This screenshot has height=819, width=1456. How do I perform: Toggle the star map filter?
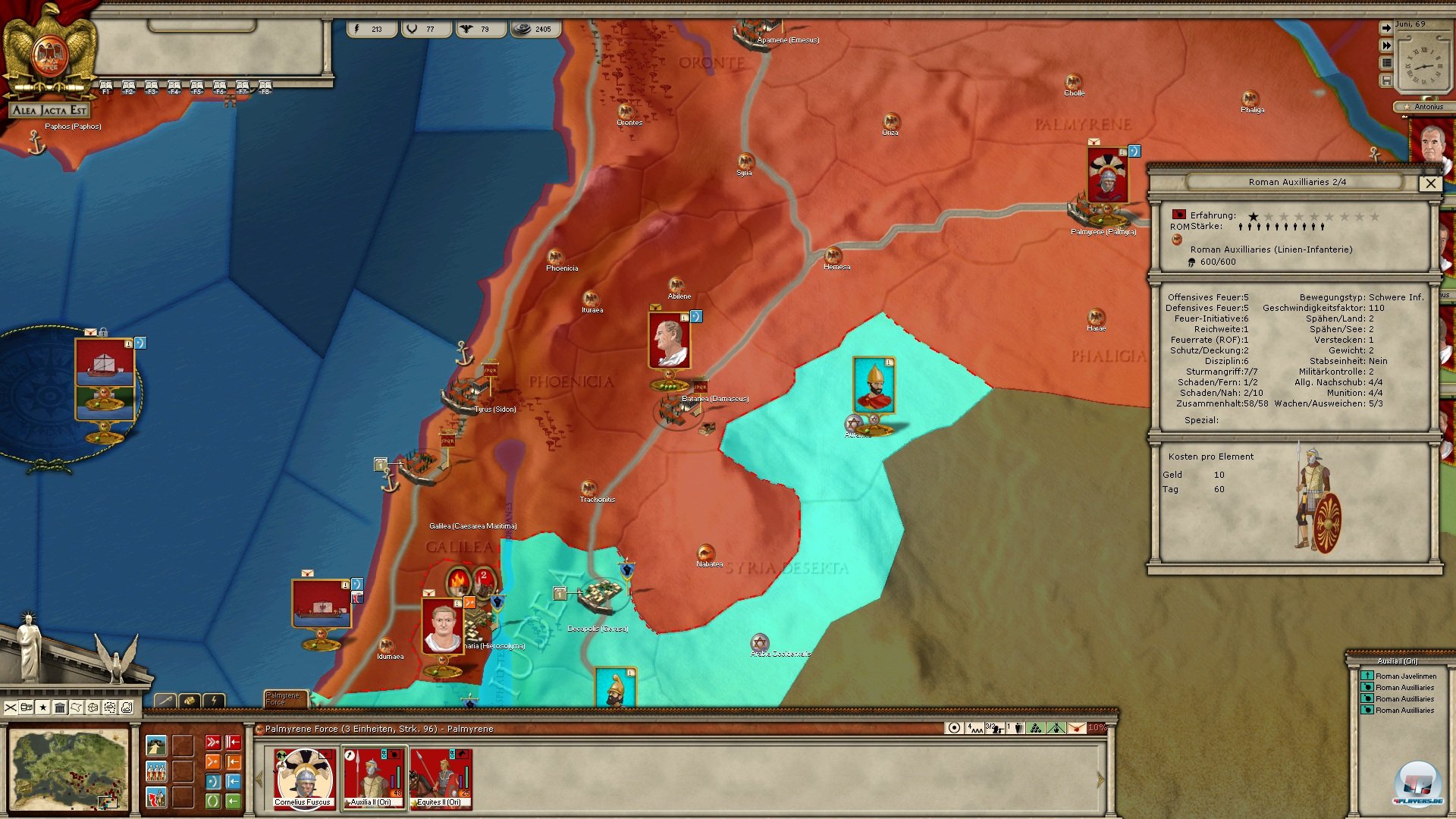pos(43,708)
